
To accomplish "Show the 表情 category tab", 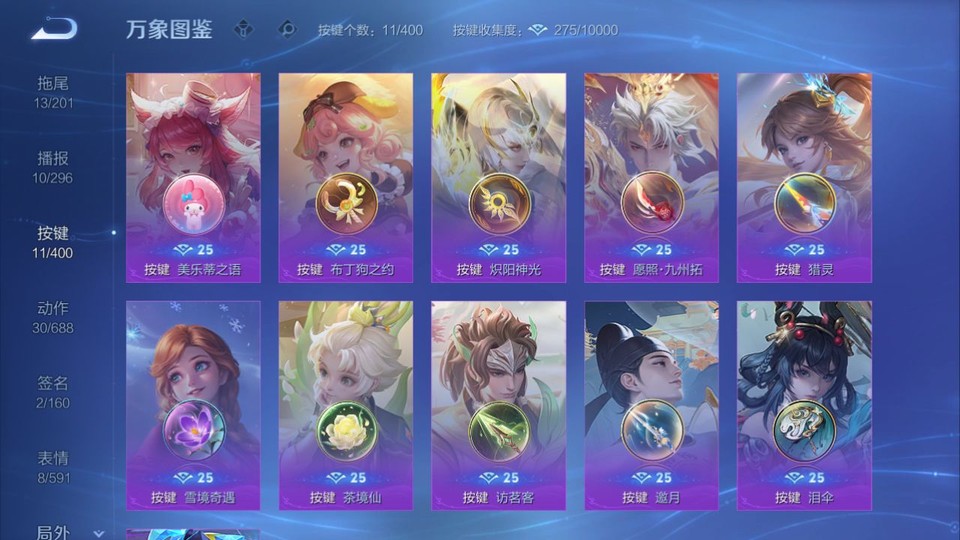I will click(x=53, y=467).
